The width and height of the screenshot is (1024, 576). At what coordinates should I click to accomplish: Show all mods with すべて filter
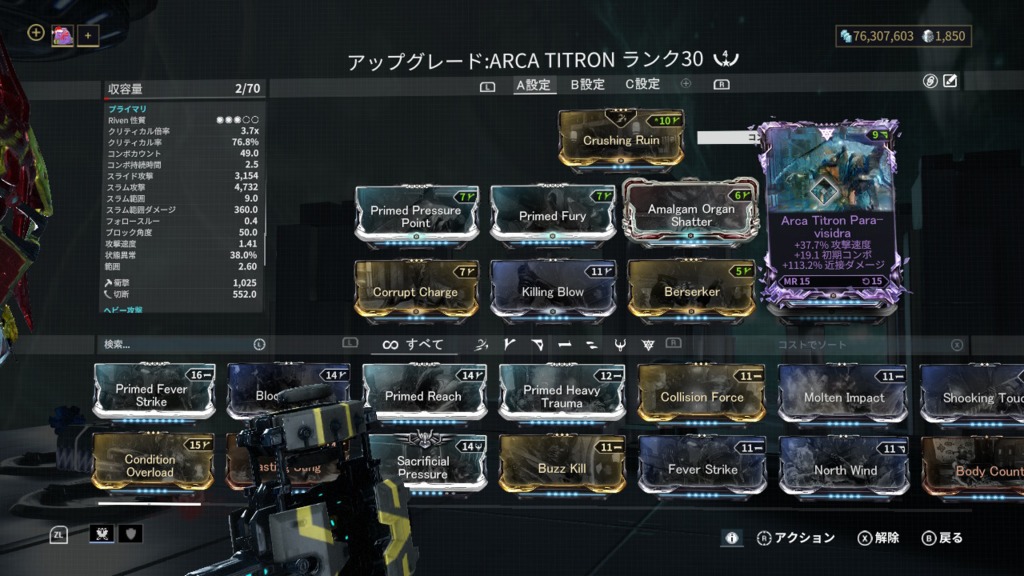coord(413,345)
